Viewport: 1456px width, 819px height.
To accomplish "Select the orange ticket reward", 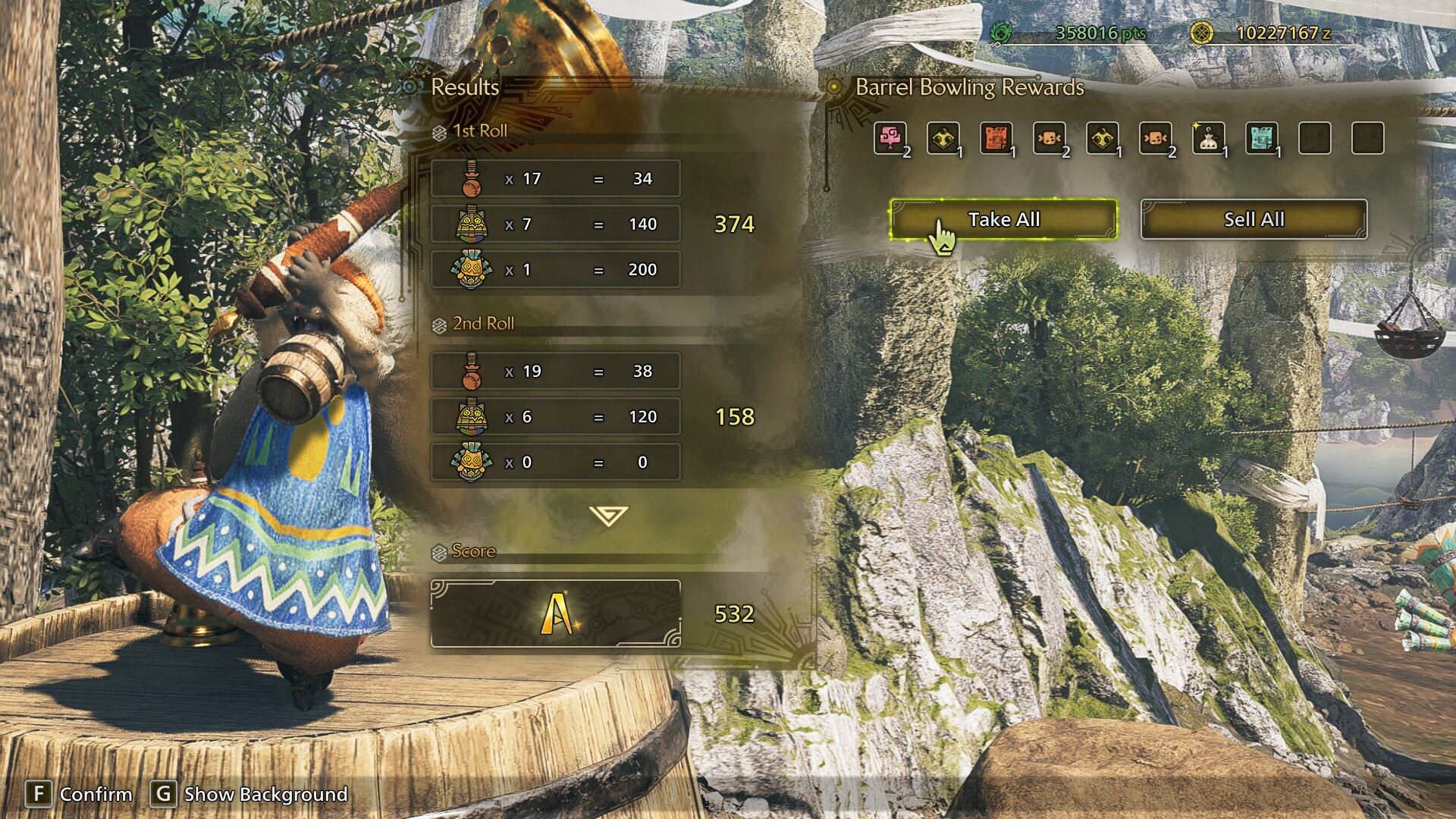I will [x=996, y=139].
